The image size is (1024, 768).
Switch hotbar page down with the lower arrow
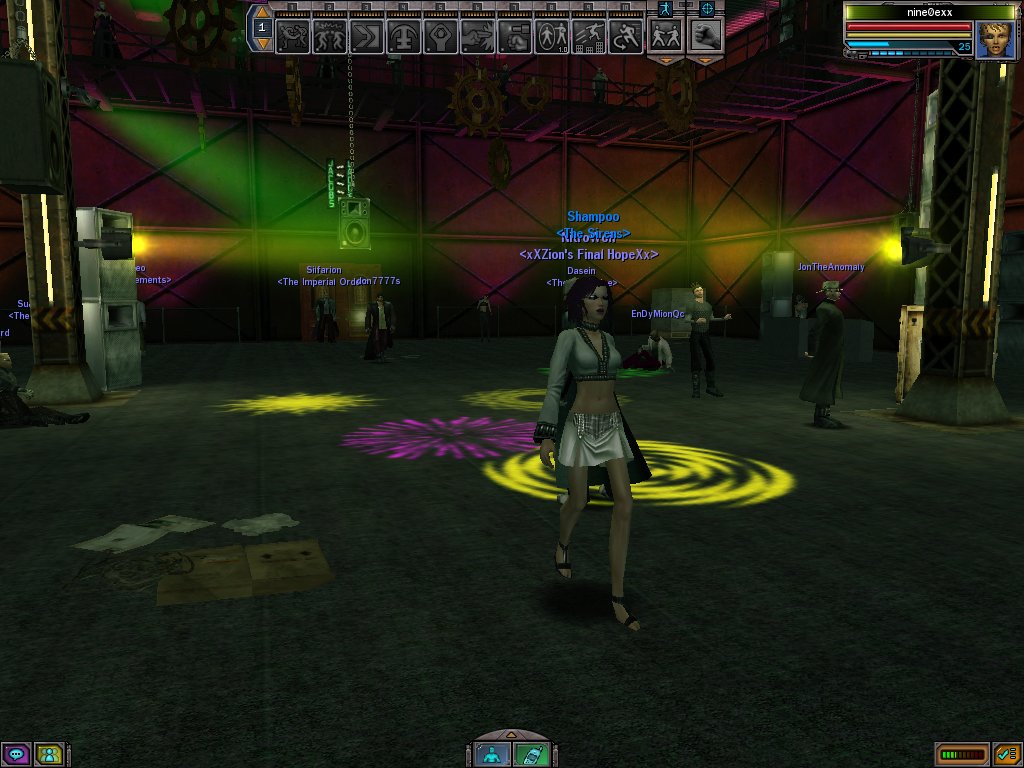(x=263, y=44)
